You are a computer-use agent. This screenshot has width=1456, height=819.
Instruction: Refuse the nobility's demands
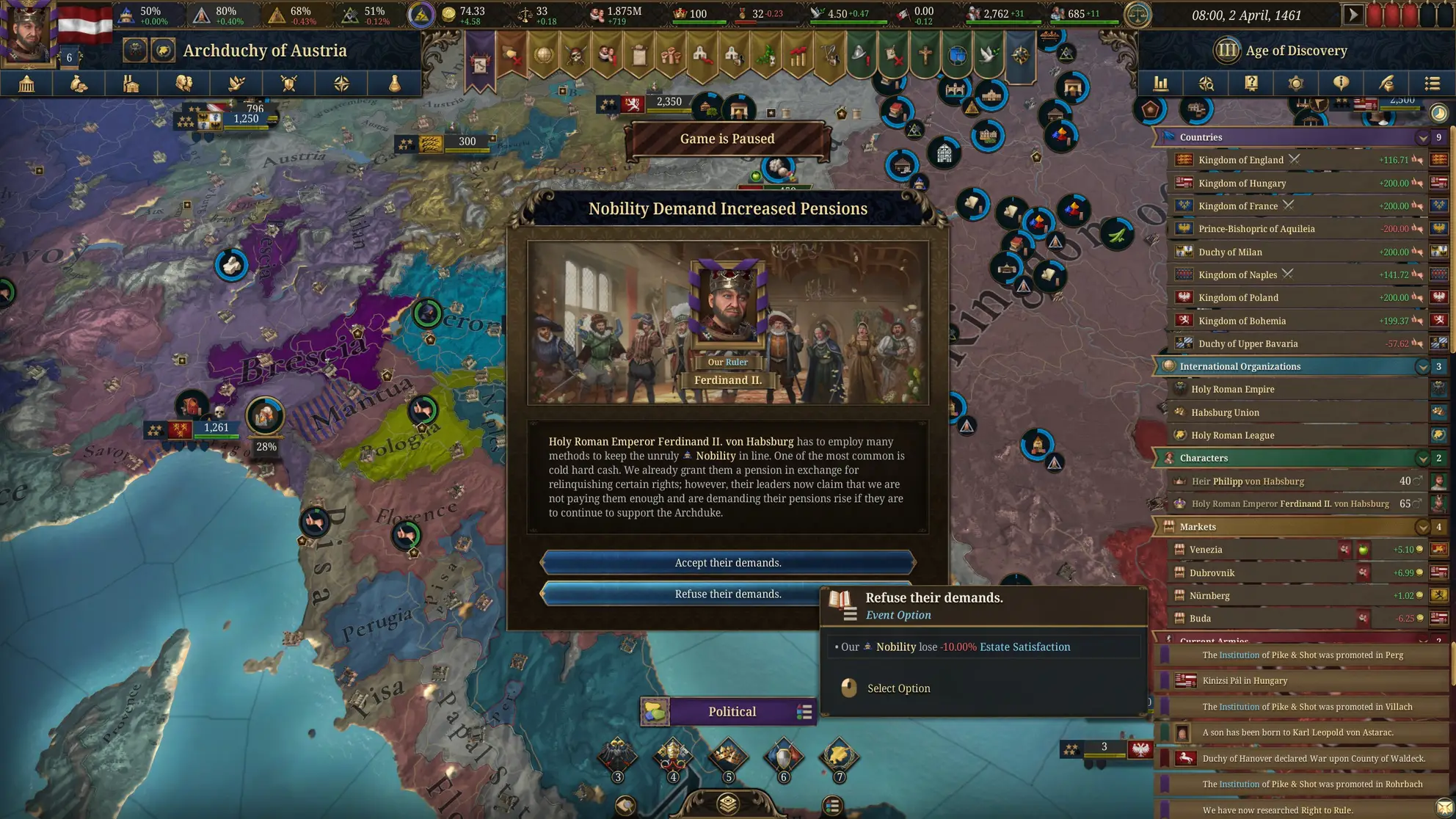coord(727,594)
